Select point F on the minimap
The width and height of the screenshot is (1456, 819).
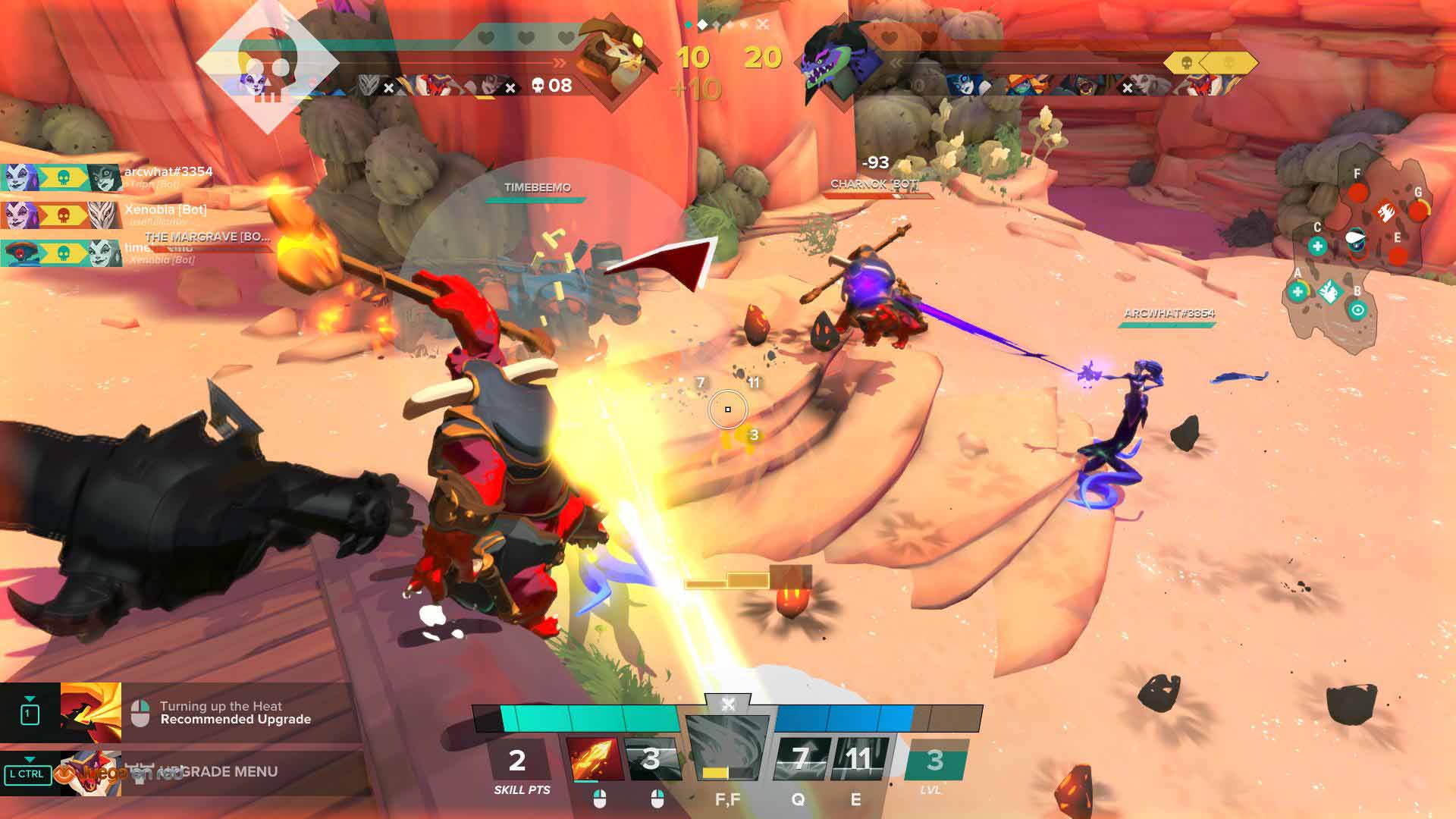[x=1357, y=191]
